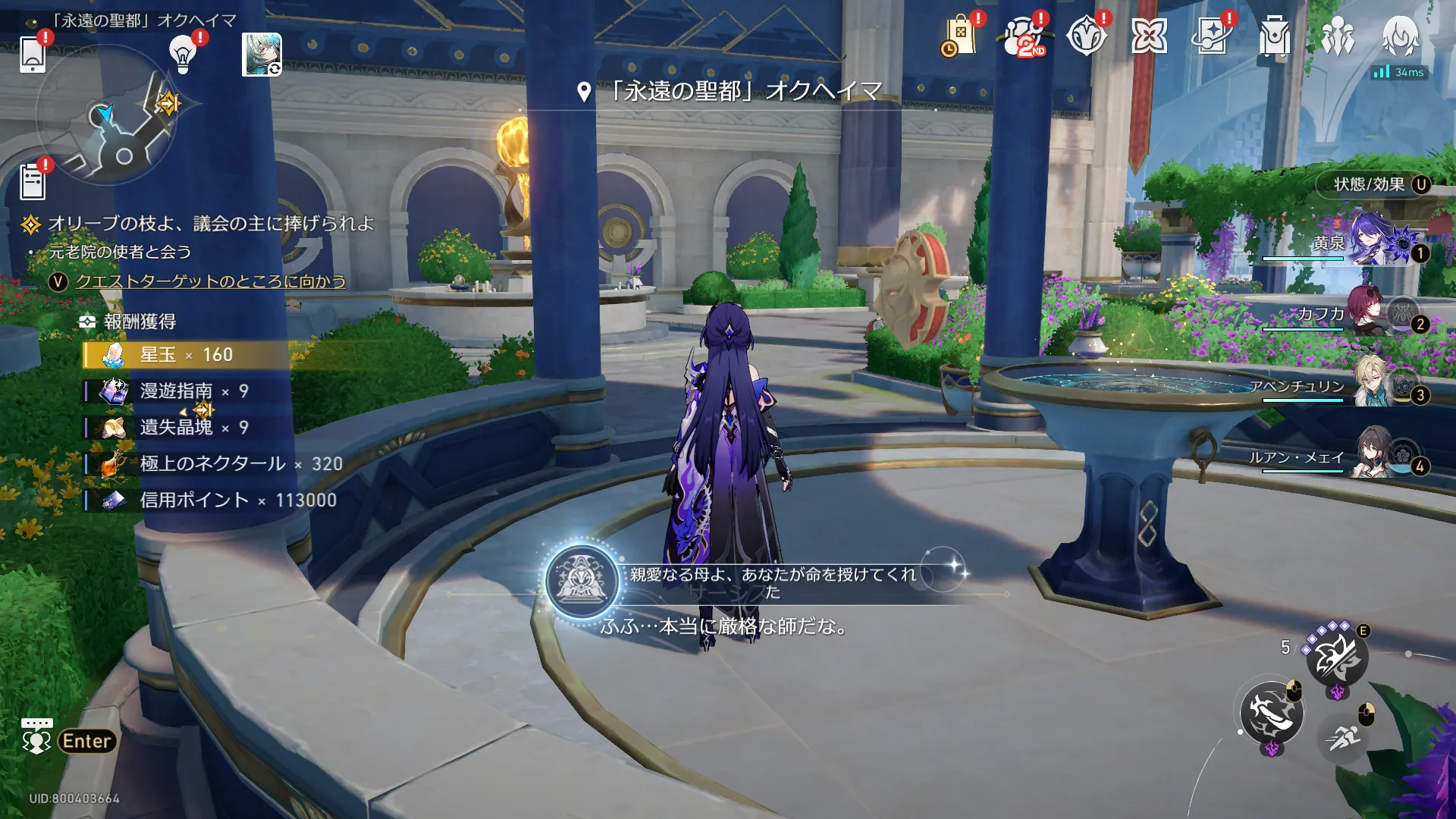Open the shopping bag store icon
Screen dimensions: 1456x819
[x=959, y=36]
